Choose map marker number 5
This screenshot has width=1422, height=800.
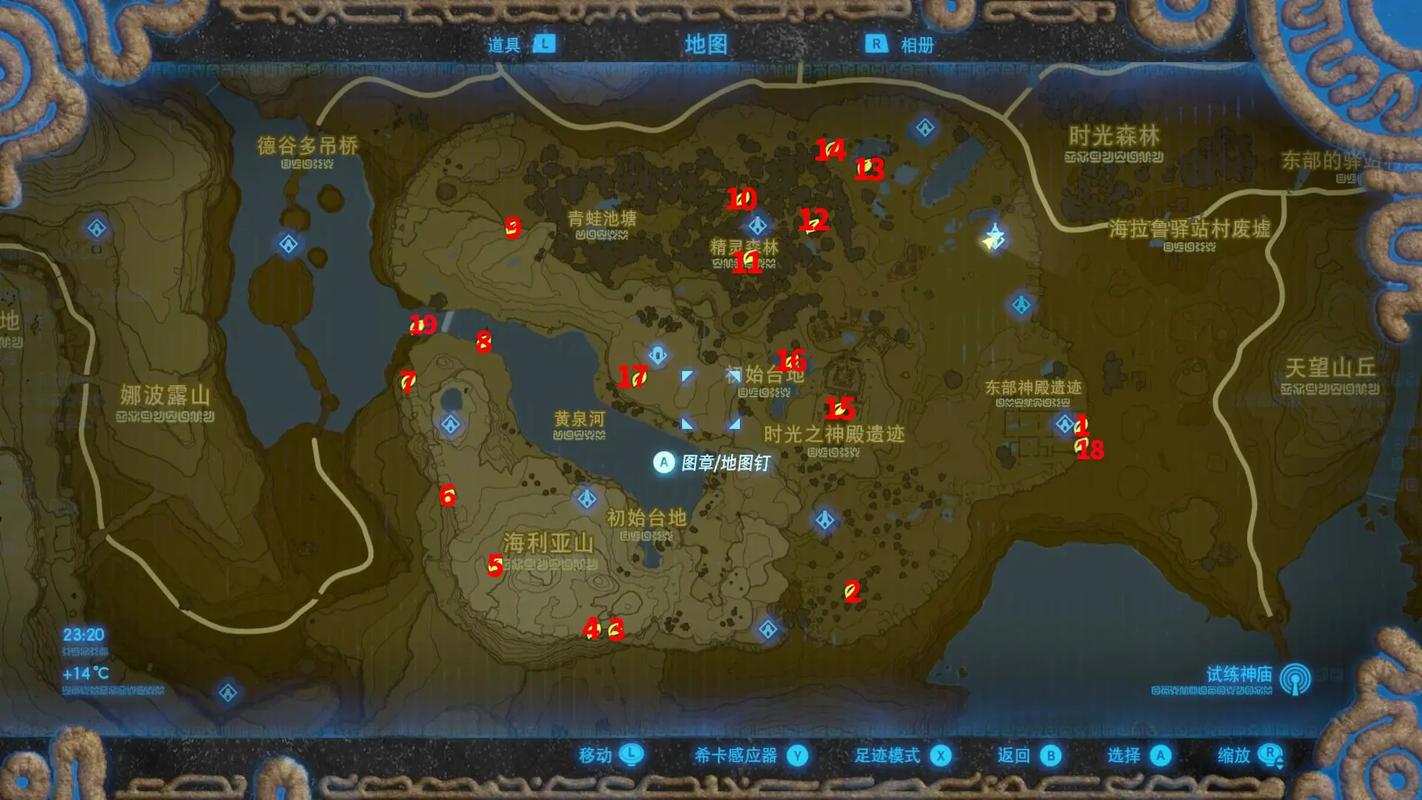tap(495, 566)
